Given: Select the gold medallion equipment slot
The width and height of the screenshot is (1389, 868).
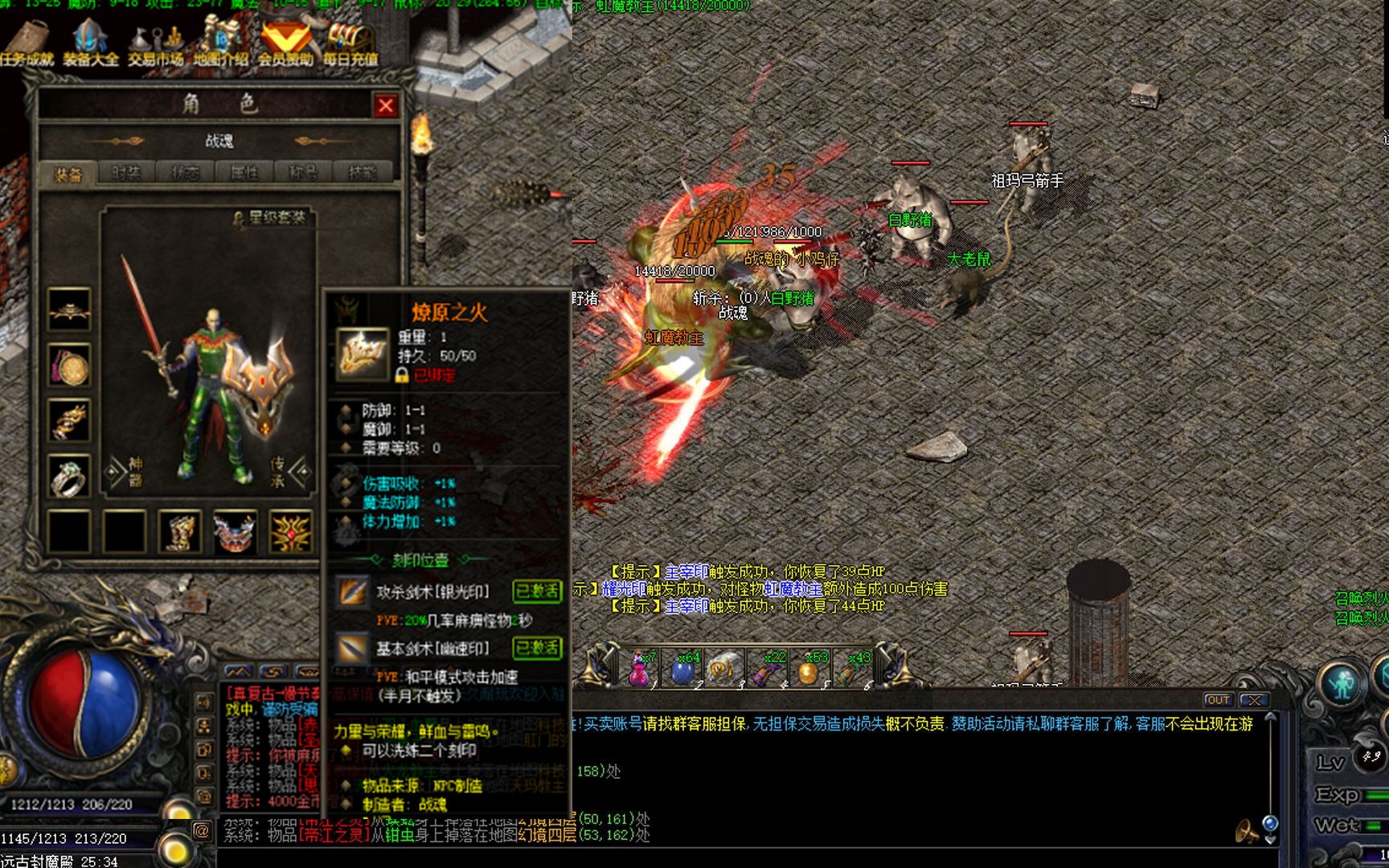Looking at the screenshot, I should click(69, 366).
